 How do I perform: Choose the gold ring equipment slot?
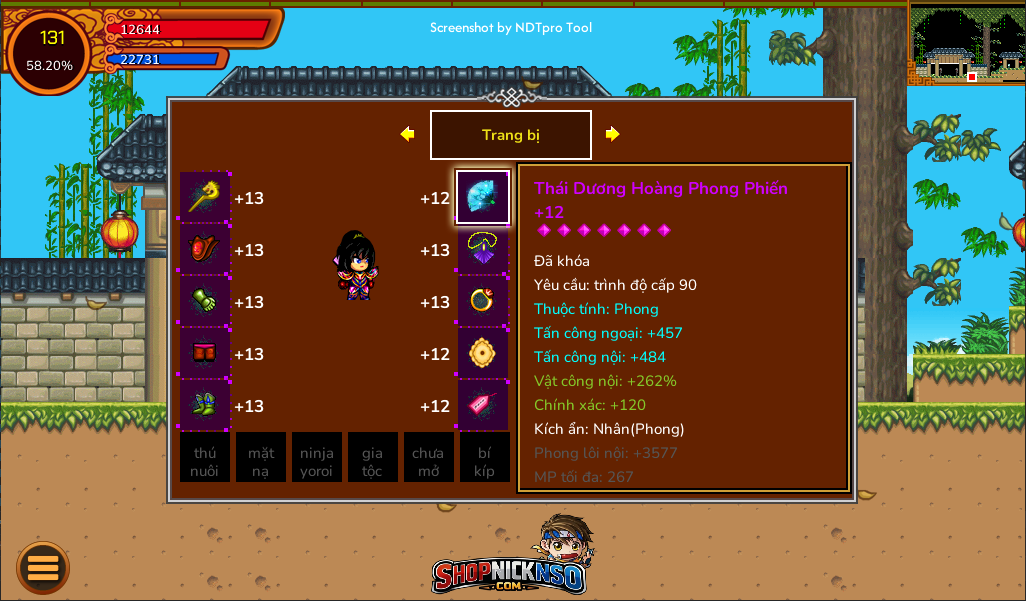tap(483, 302)
